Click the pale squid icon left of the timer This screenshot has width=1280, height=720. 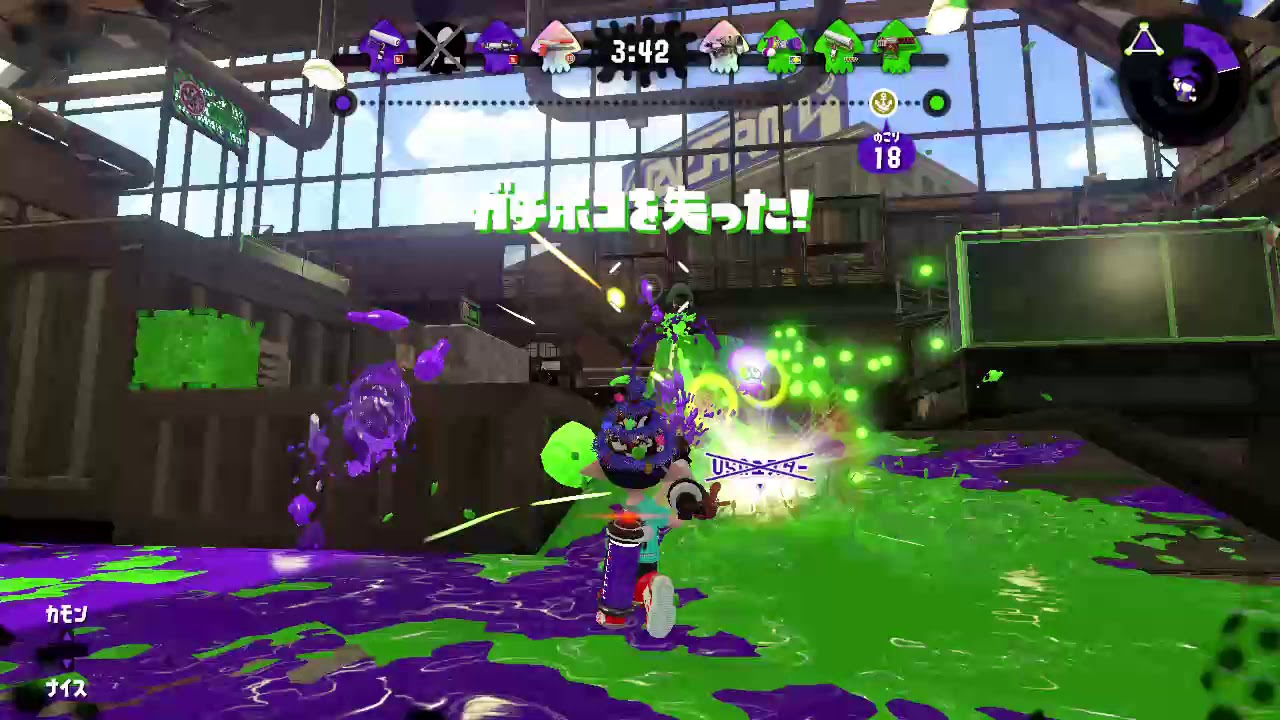tap(557, 50)
